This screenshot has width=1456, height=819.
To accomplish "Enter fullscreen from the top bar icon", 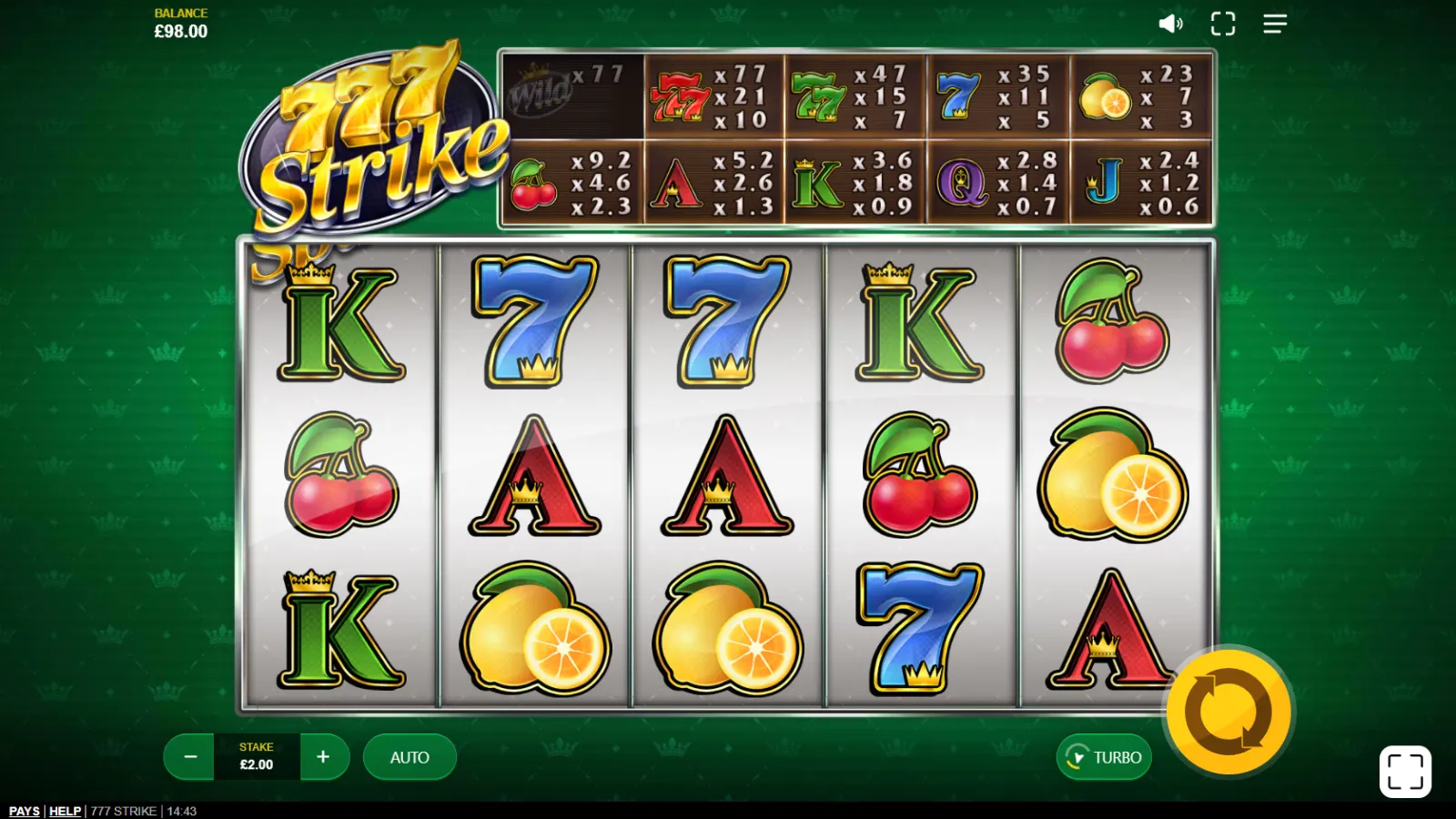I will [x=1223, y=24].
